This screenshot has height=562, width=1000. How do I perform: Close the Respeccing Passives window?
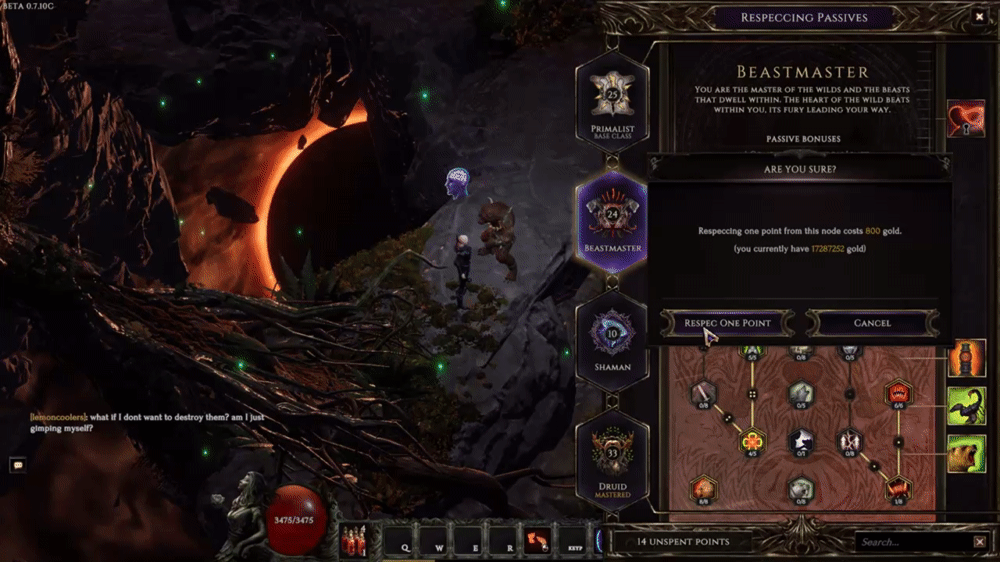click(x=979, y=17)
